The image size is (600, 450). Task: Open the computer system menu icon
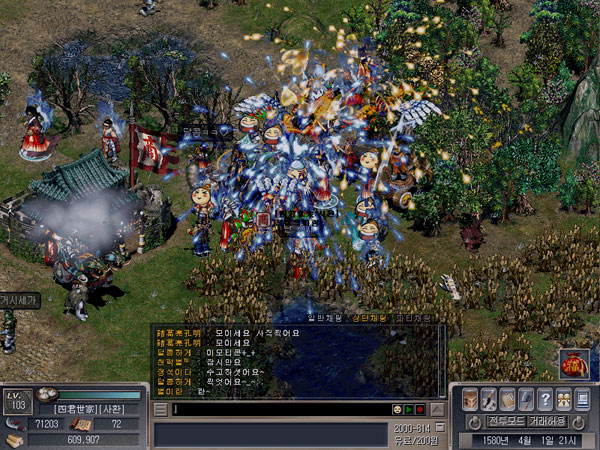(583, 399)
